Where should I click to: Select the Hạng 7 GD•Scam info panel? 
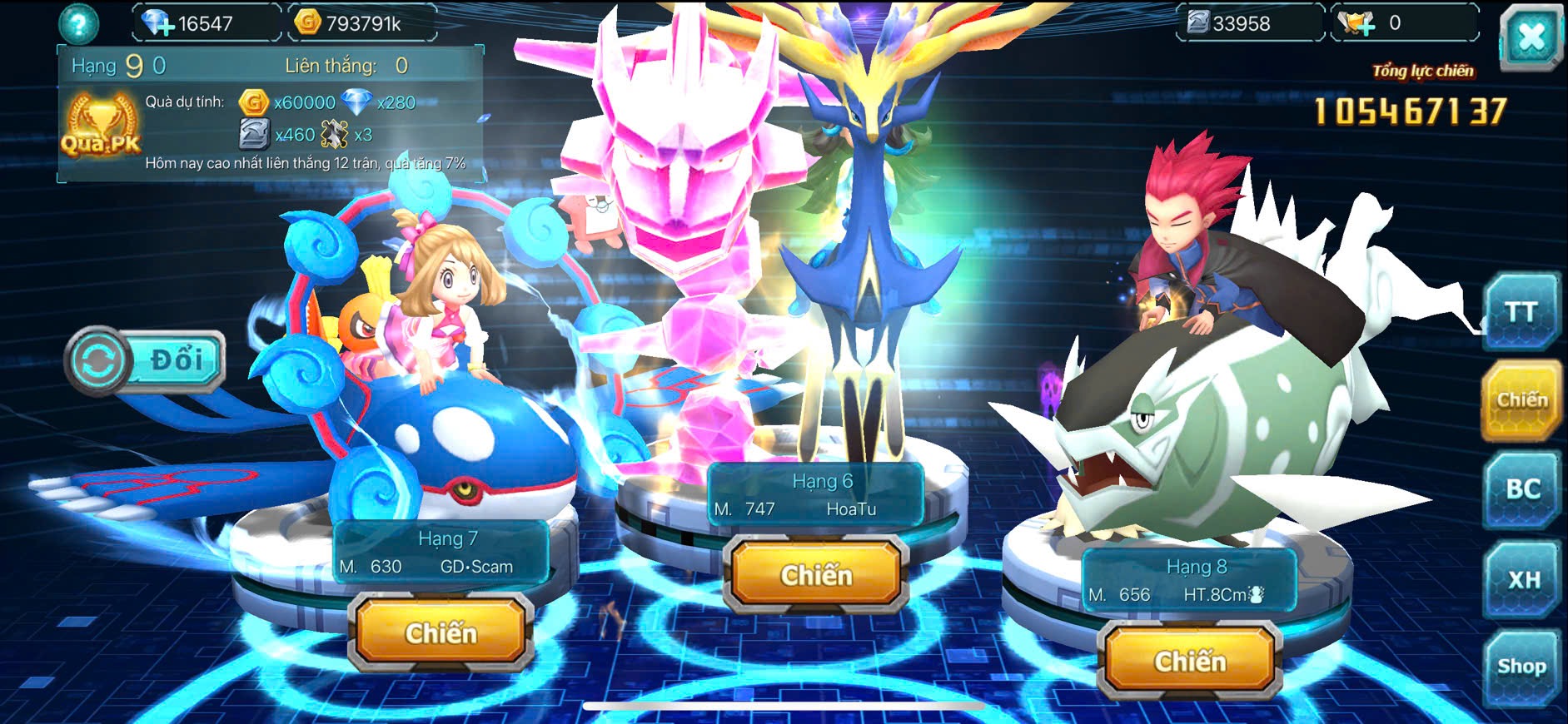click(x=441, y=553)
